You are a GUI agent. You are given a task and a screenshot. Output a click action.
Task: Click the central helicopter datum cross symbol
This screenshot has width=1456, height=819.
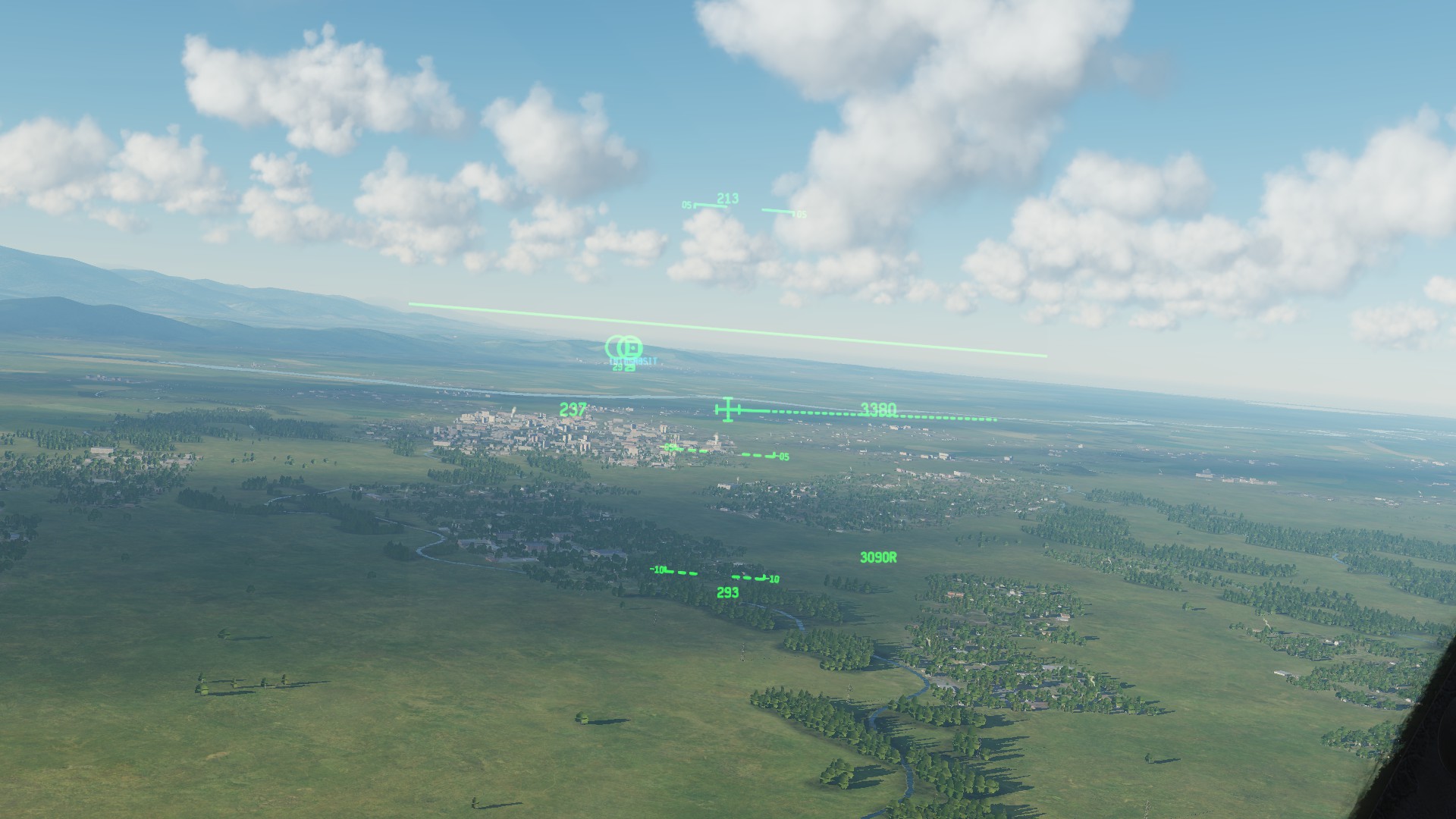click(728, 410)
